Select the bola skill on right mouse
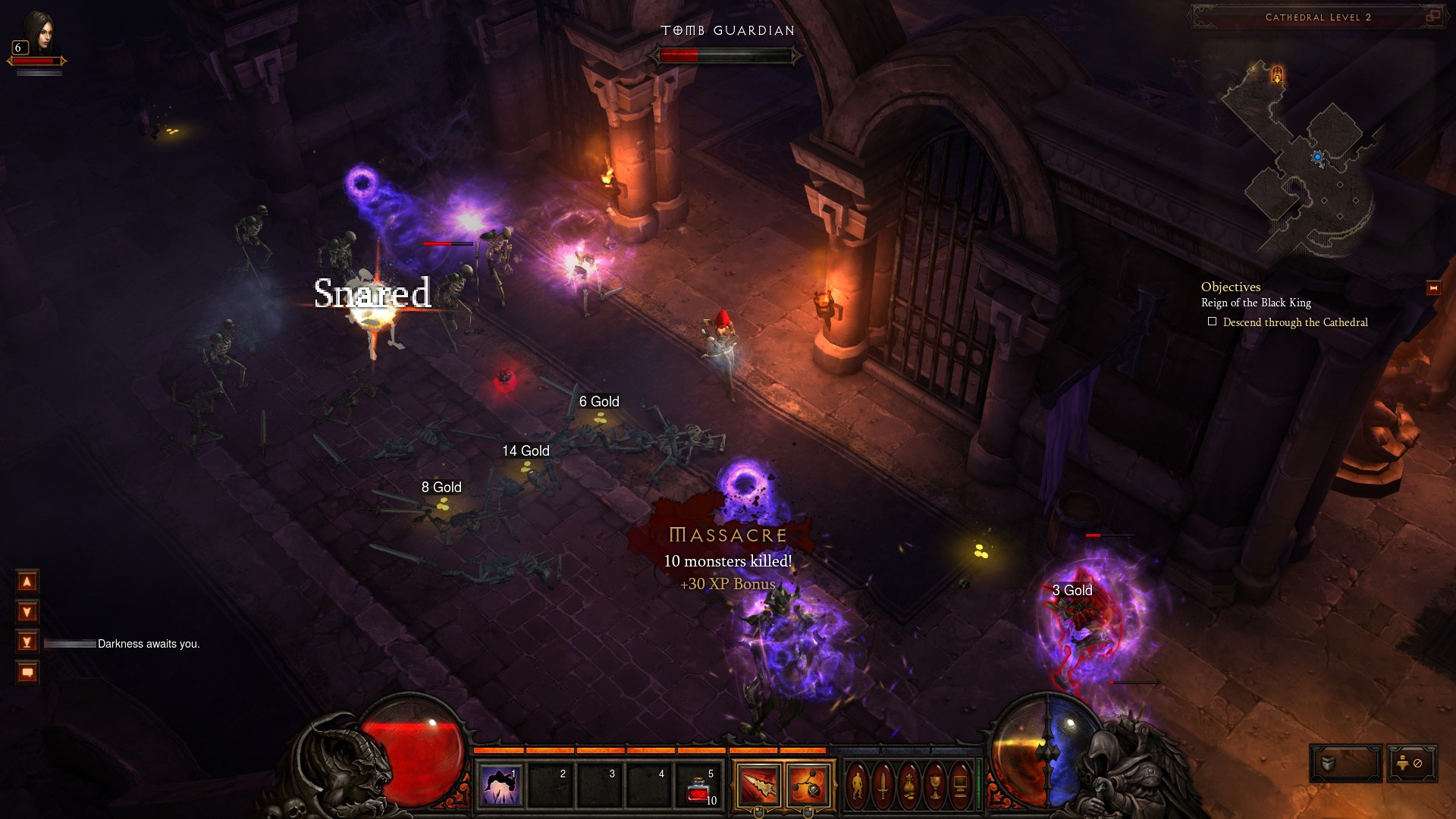Image resolution: width=1456 pixels, height=819 pixels. [x=807, y=786]
